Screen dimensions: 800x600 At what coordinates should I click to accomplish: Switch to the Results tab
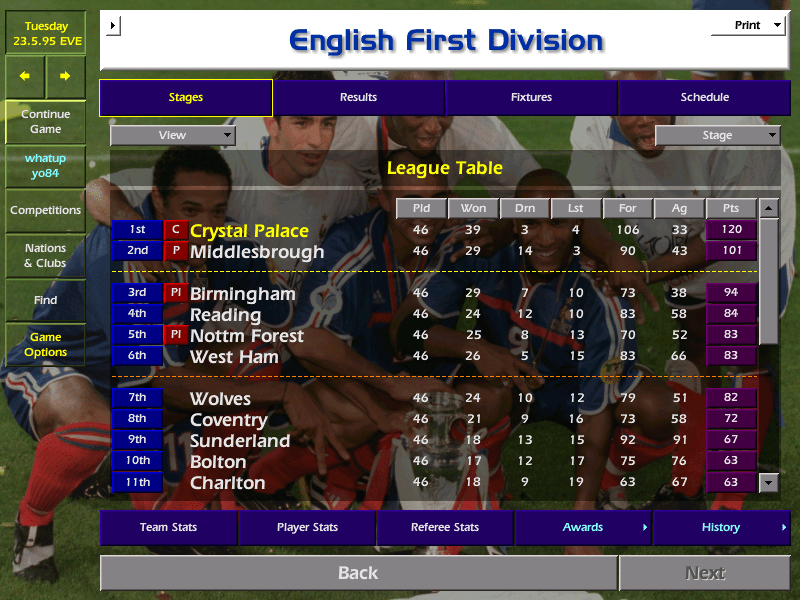pos(358,97)
